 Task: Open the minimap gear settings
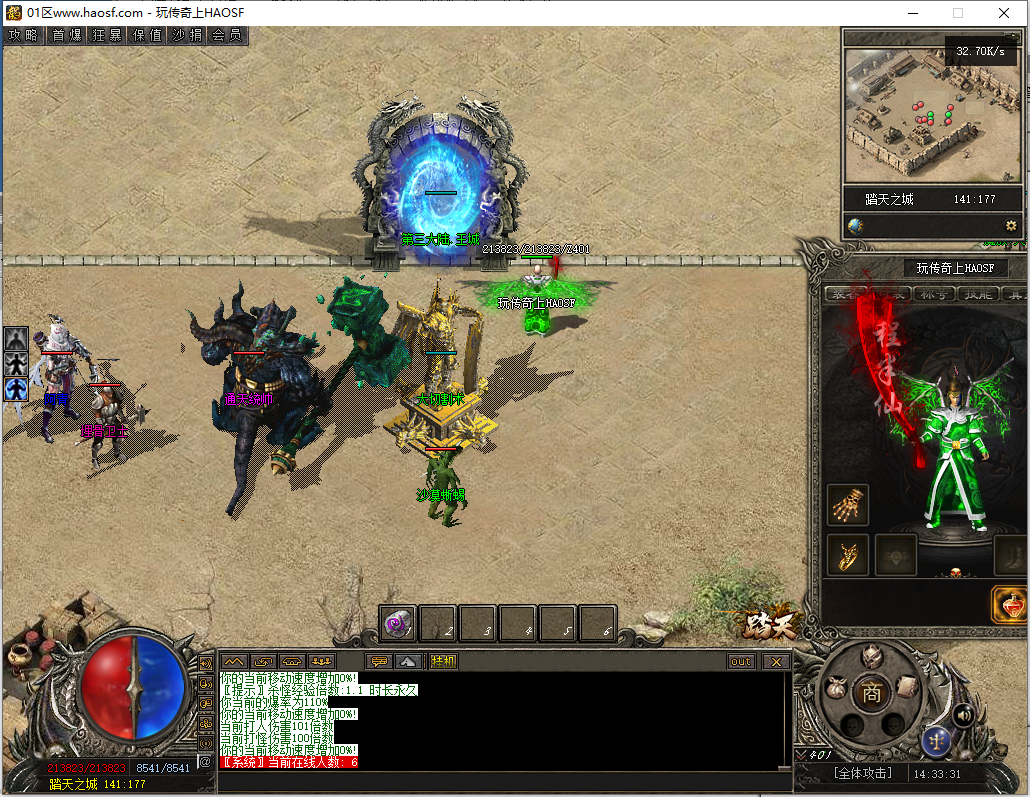(1011, 226)
